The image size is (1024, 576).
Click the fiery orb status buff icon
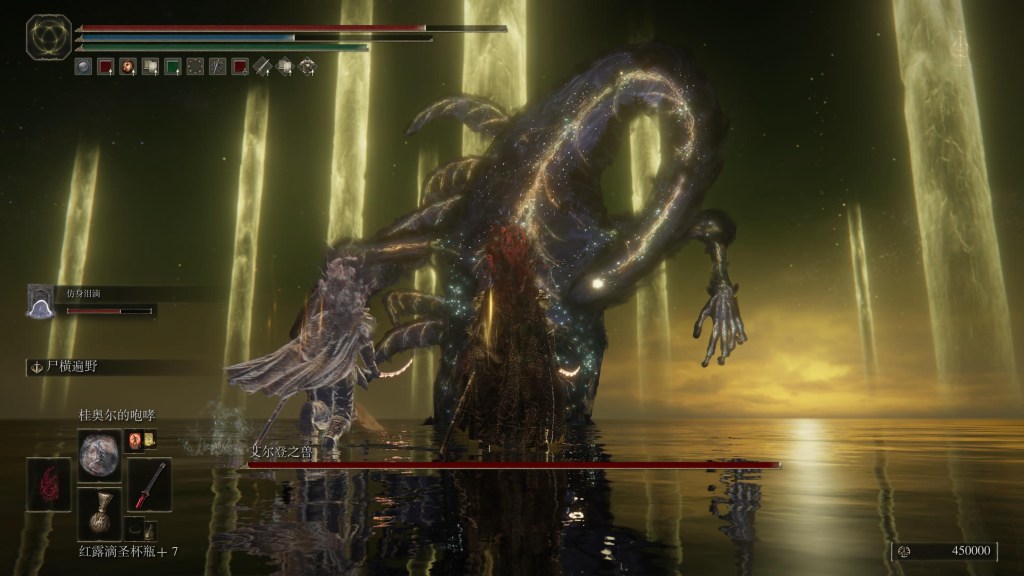[128, 67]
